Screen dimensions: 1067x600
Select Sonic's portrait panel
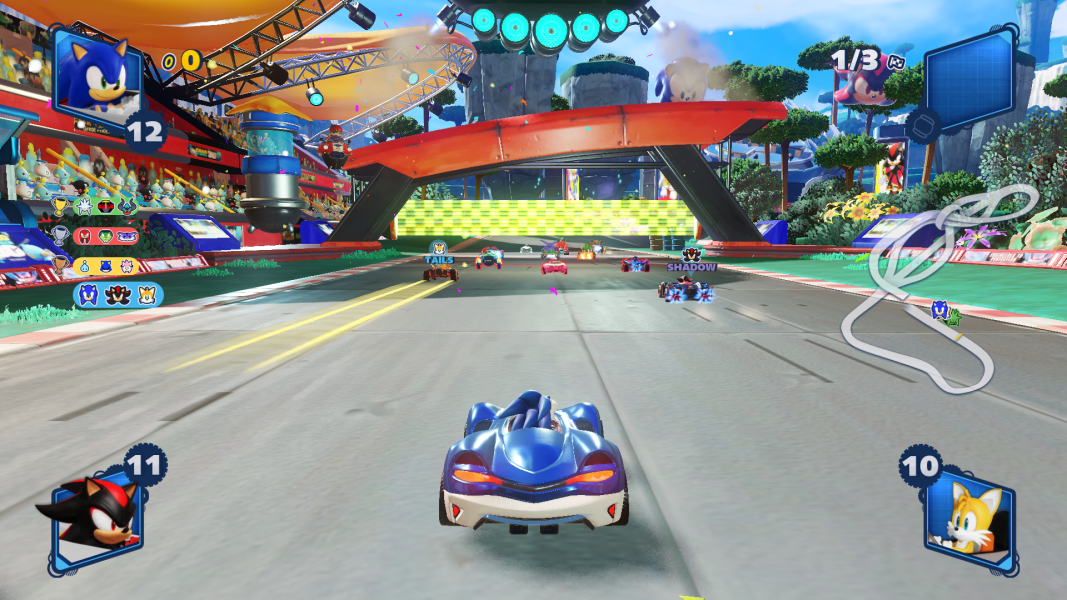pos(97,75)
